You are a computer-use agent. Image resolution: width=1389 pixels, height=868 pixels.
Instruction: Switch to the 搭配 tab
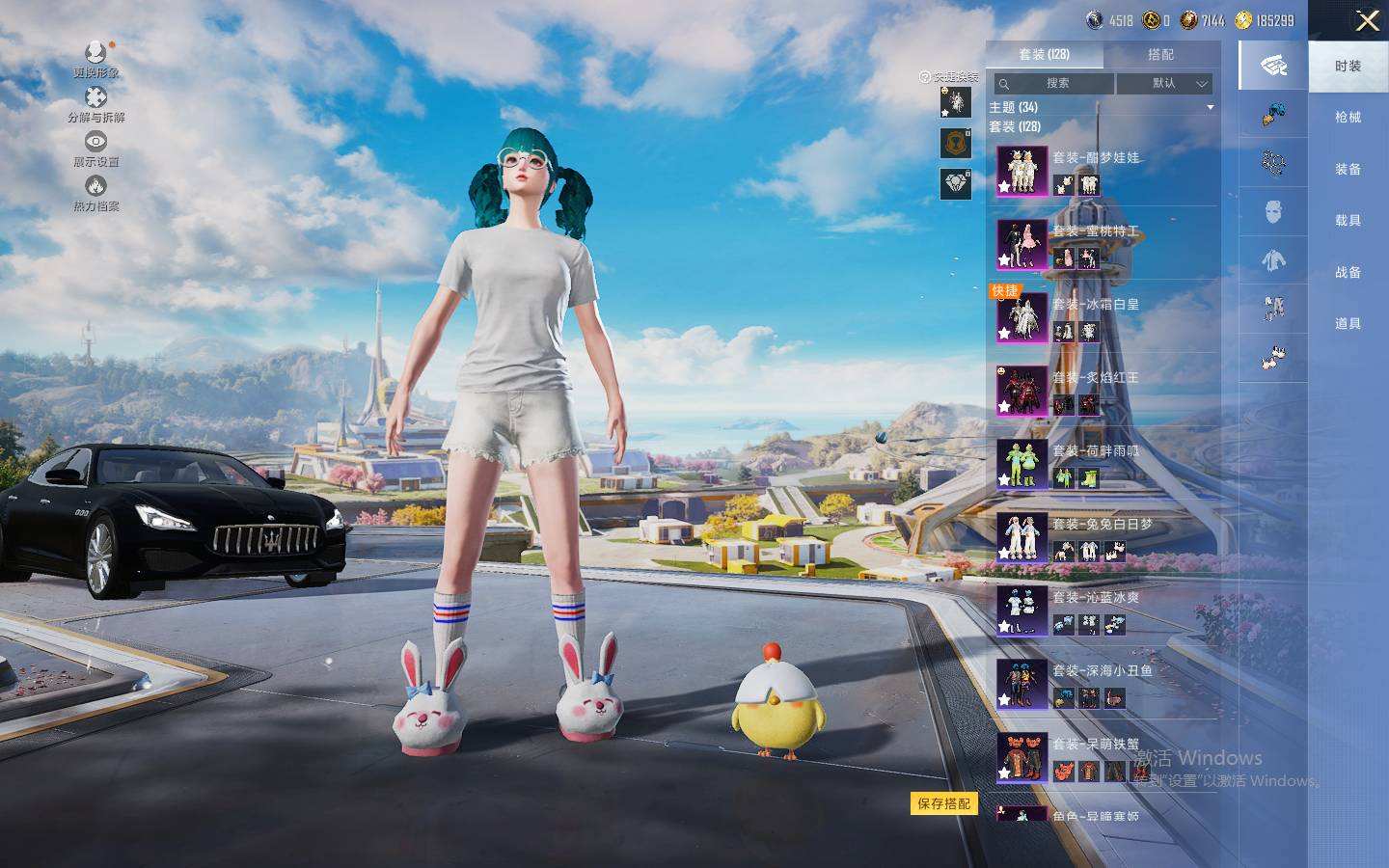coord(1160,55)
